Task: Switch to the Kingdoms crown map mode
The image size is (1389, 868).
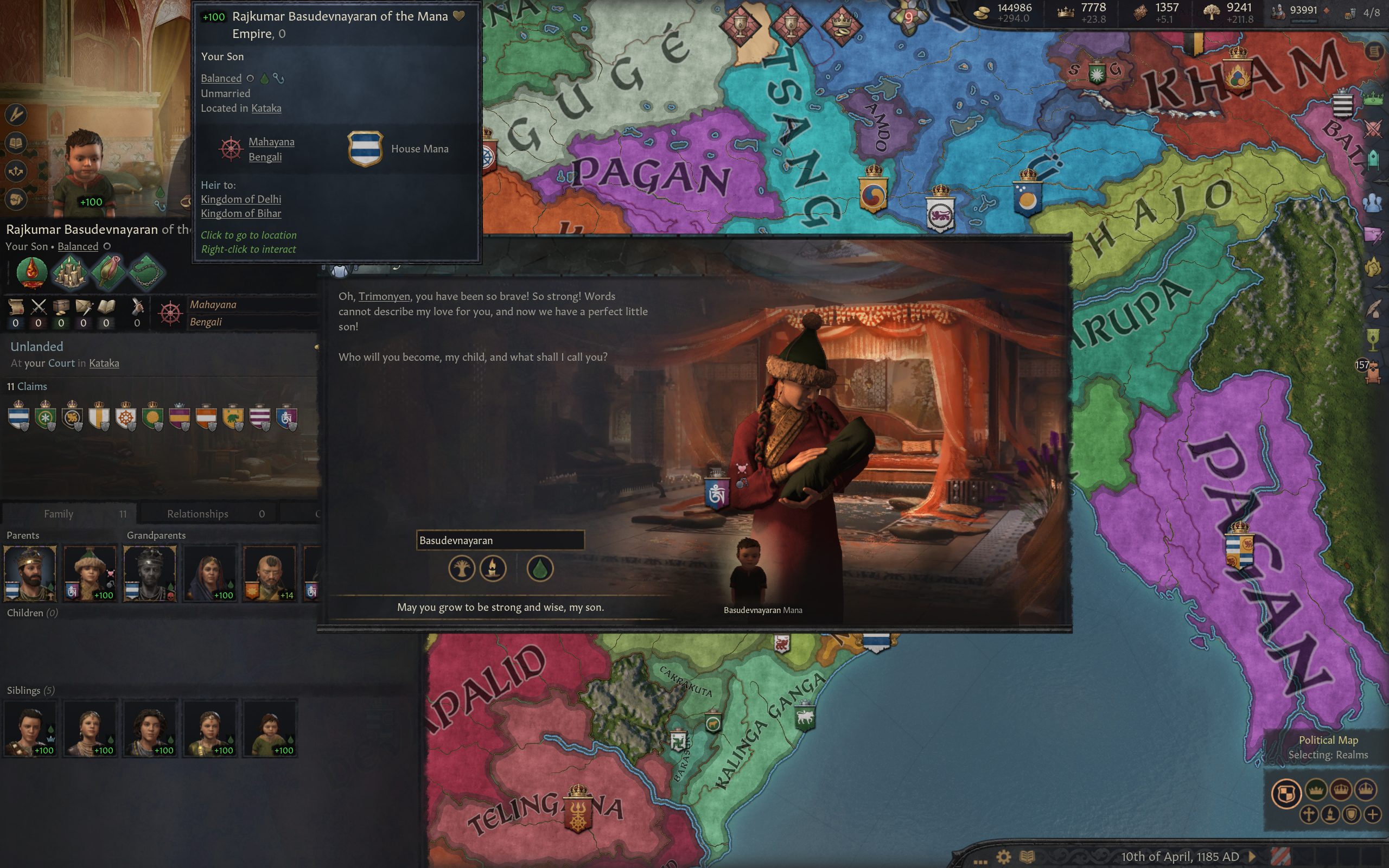Action: (1341, 790)
